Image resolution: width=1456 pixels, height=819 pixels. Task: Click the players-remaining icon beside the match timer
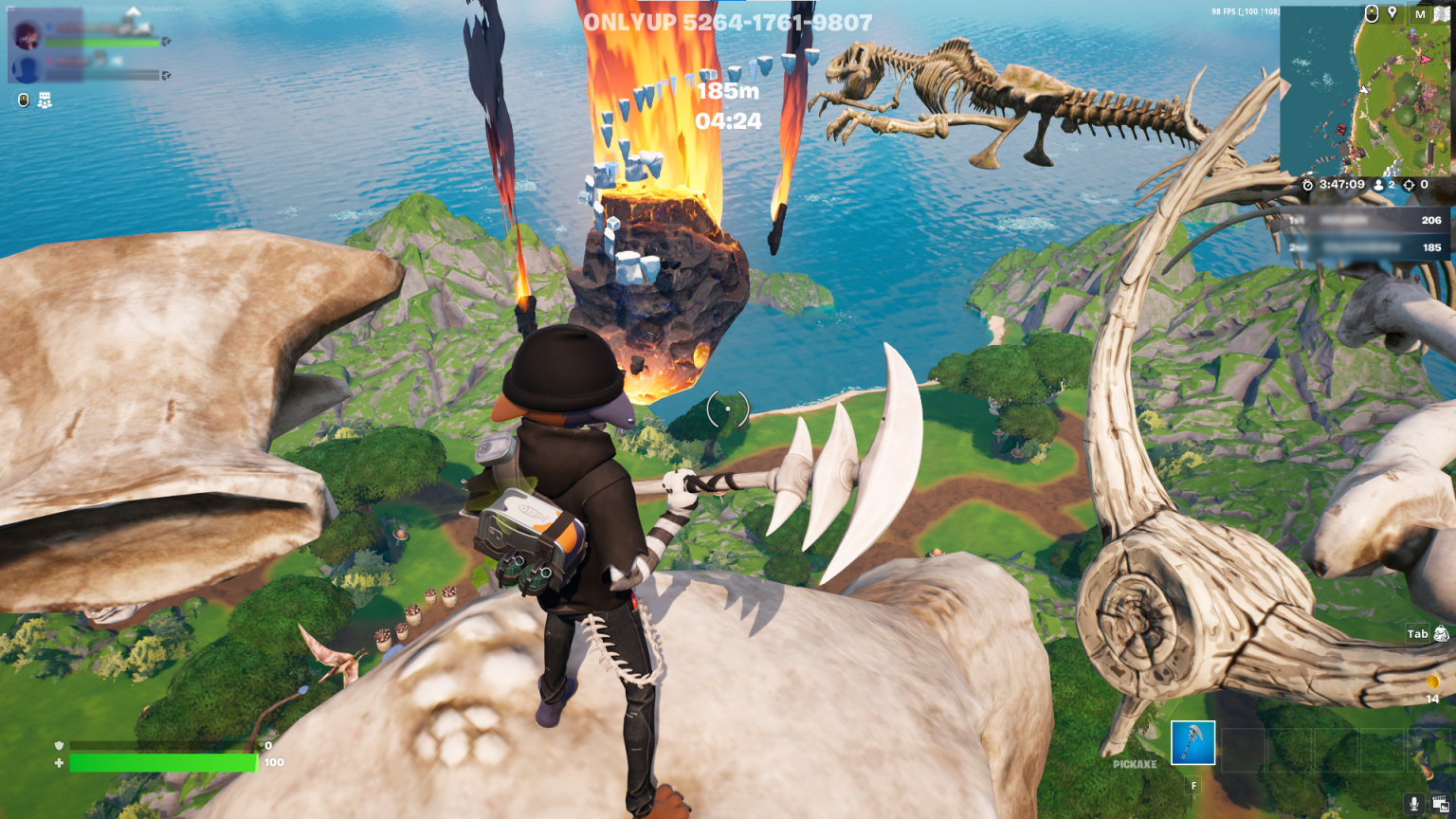[1379, 185]
